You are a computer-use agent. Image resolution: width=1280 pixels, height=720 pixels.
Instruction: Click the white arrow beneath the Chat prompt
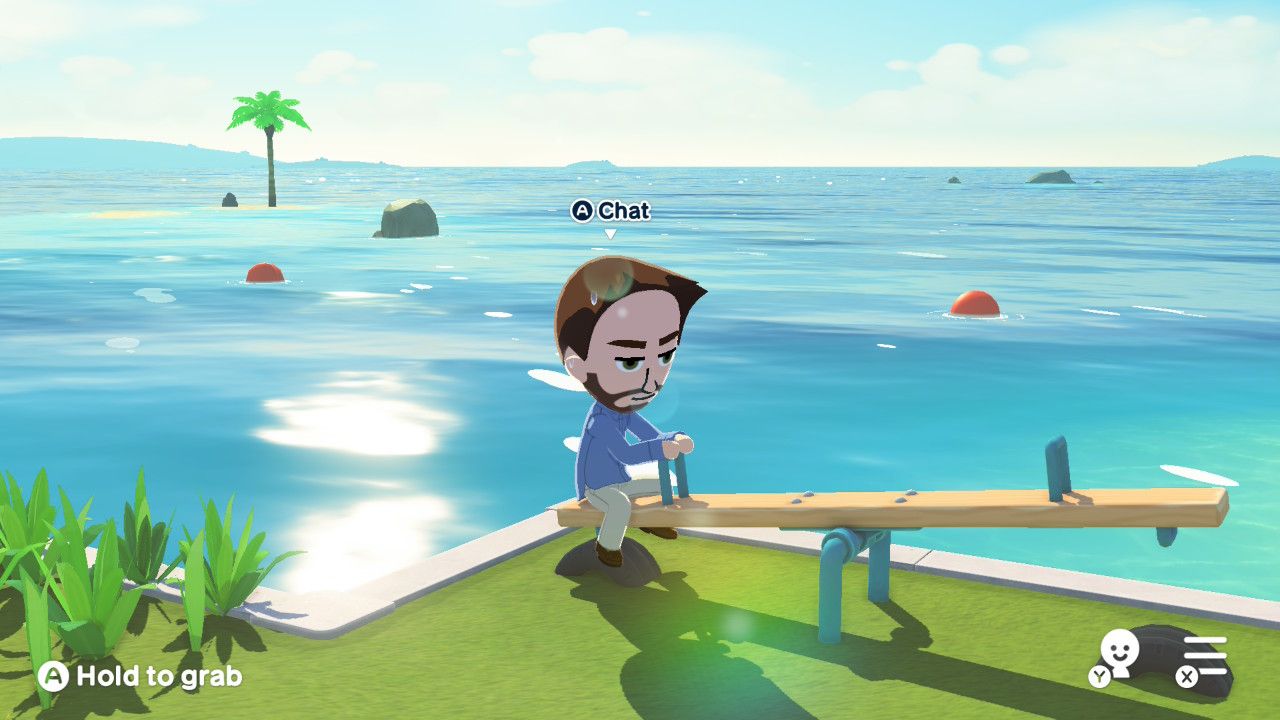click(612, 230)
